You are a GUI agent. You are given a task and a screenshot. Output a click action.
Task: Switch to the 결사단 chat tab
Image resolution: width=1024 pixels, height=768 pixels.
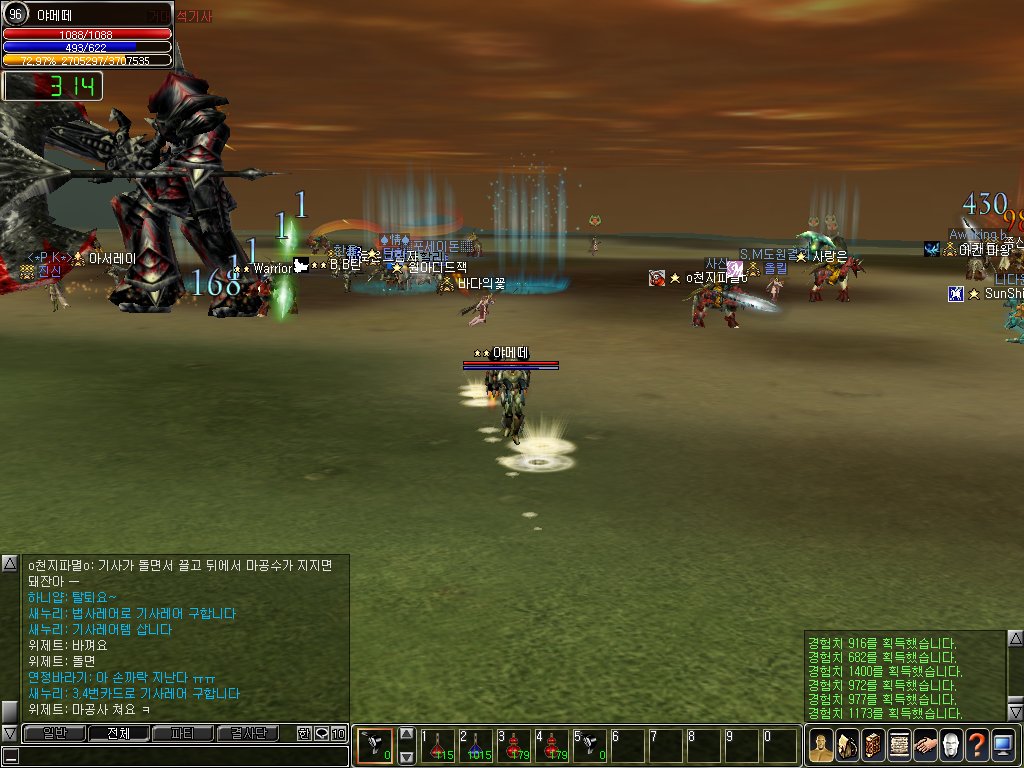click(x=247, y=734)
